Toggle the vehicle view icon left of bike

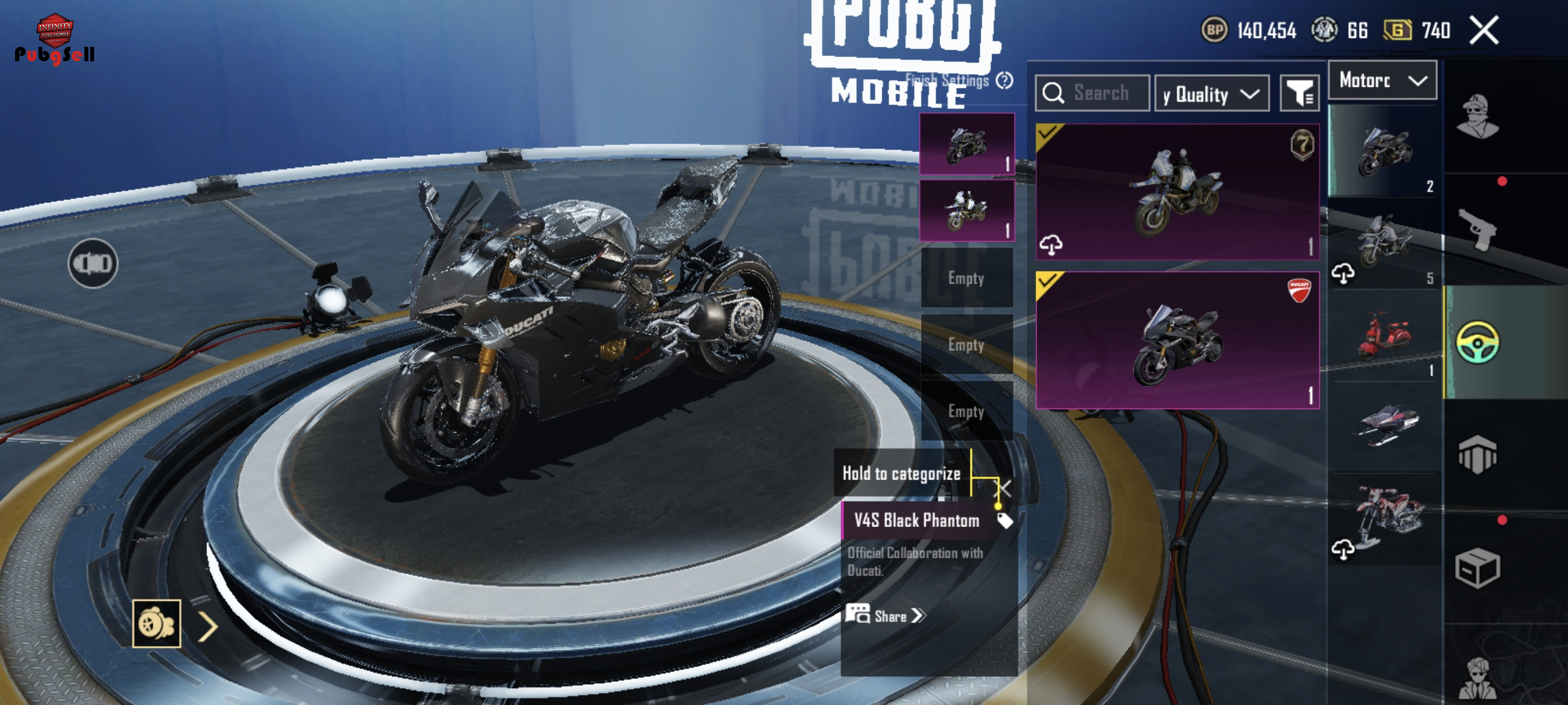tap(93, 264)
